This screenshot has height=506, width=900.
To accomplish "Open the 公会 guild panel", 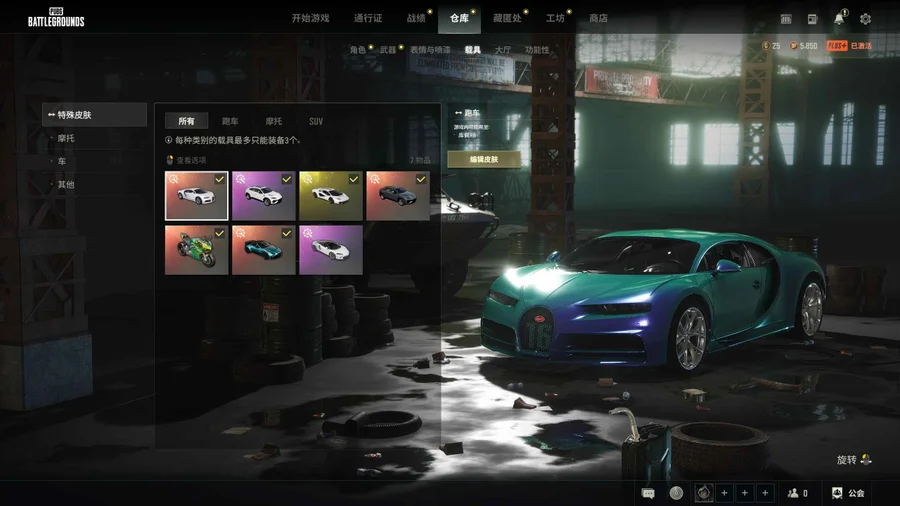I will [848, 493].
